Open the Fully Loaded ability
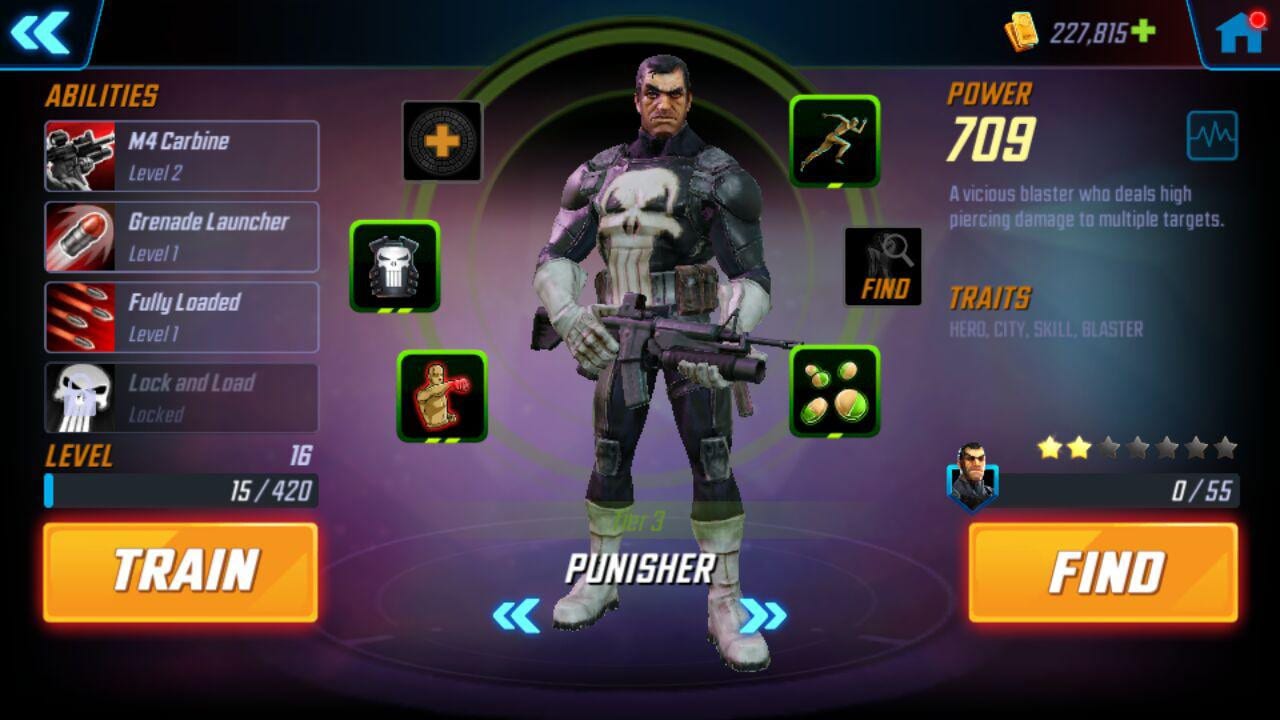The image size is (1280, 720). click(181, 317)
